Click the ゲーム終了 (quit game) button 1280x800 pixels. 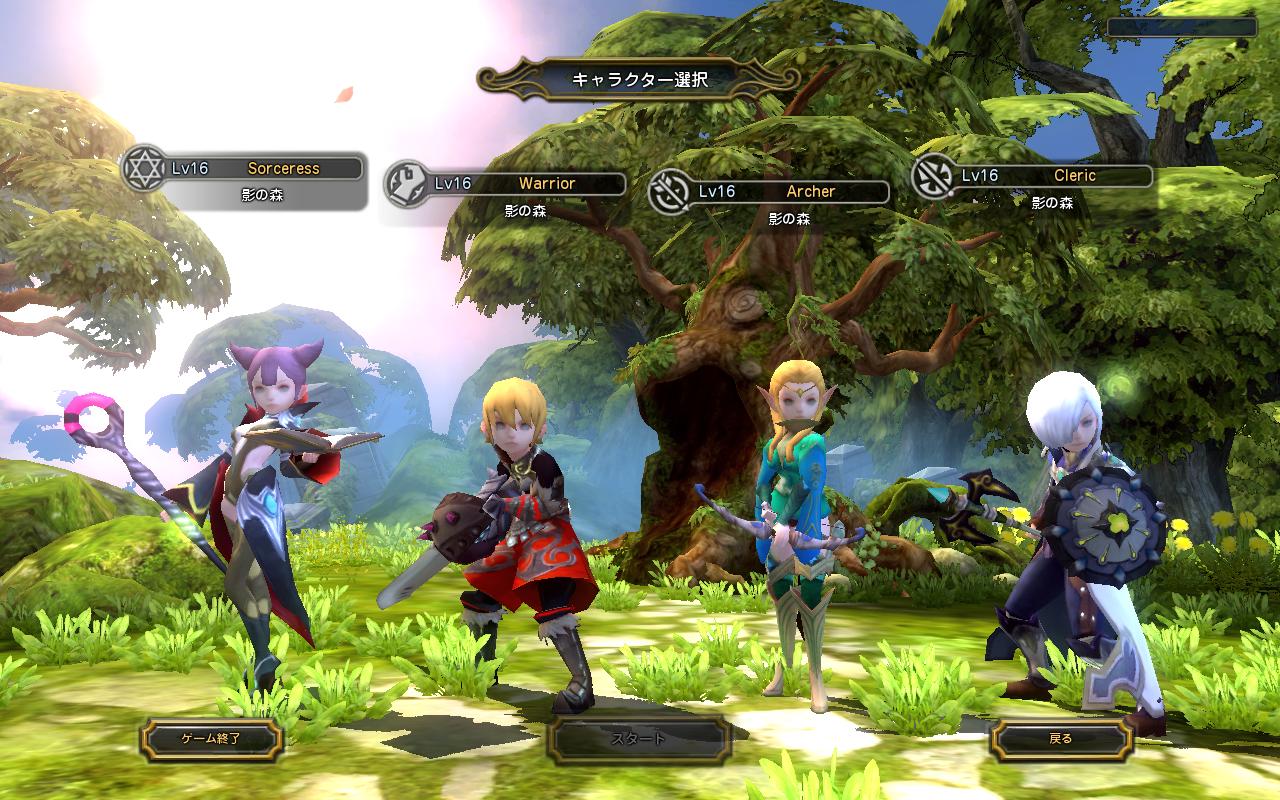pyautogui.click(x=212, y=740)
